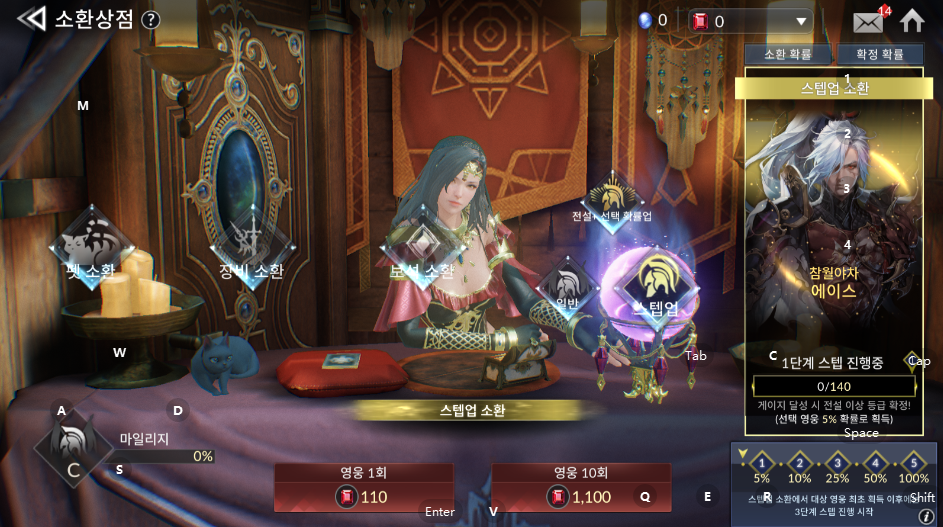Open the summon shop help question mark

pyautogui.click(x=151, y=20)
